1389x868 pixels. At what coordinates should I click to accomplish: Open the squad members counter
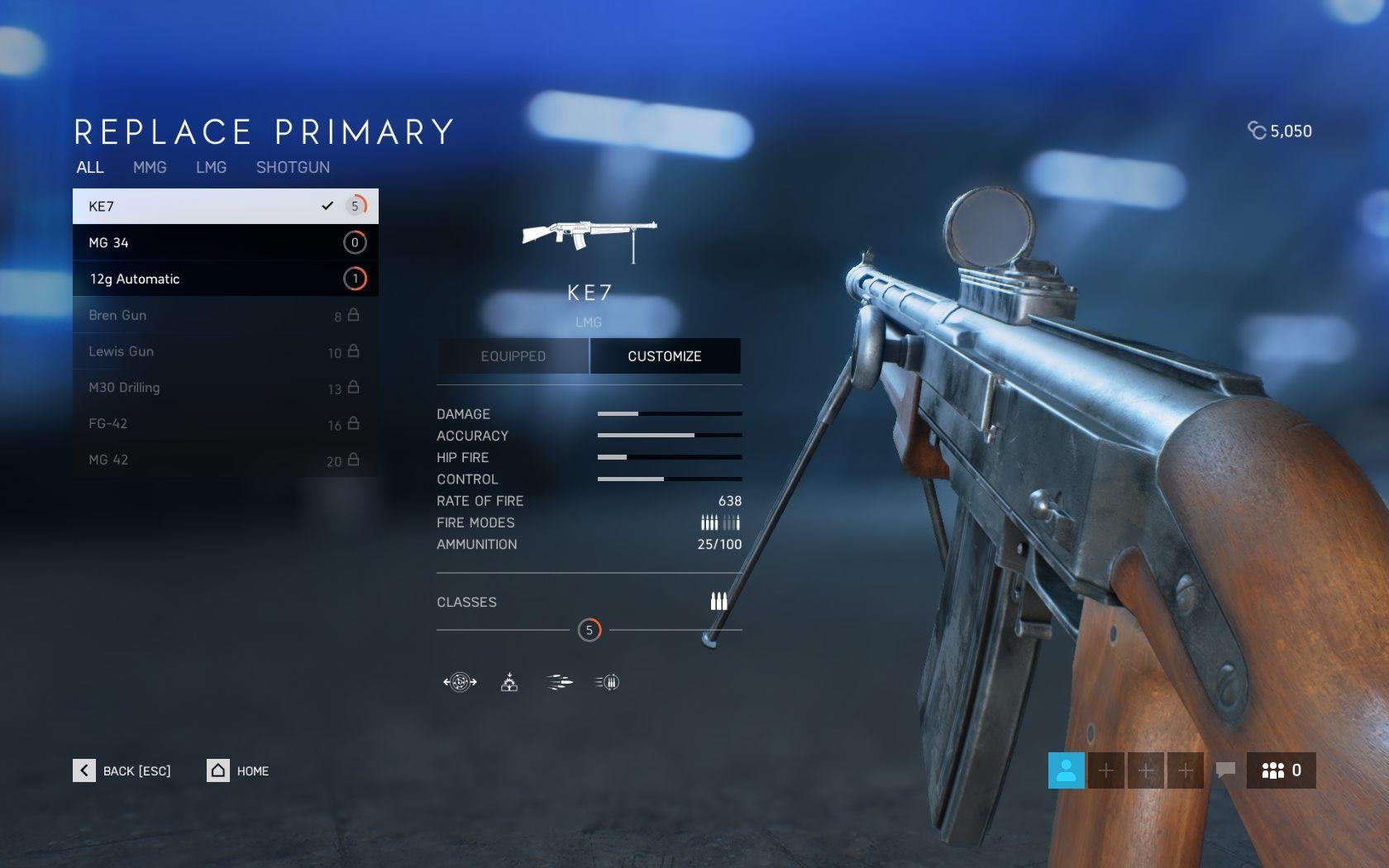click(x=1281, y=770)
